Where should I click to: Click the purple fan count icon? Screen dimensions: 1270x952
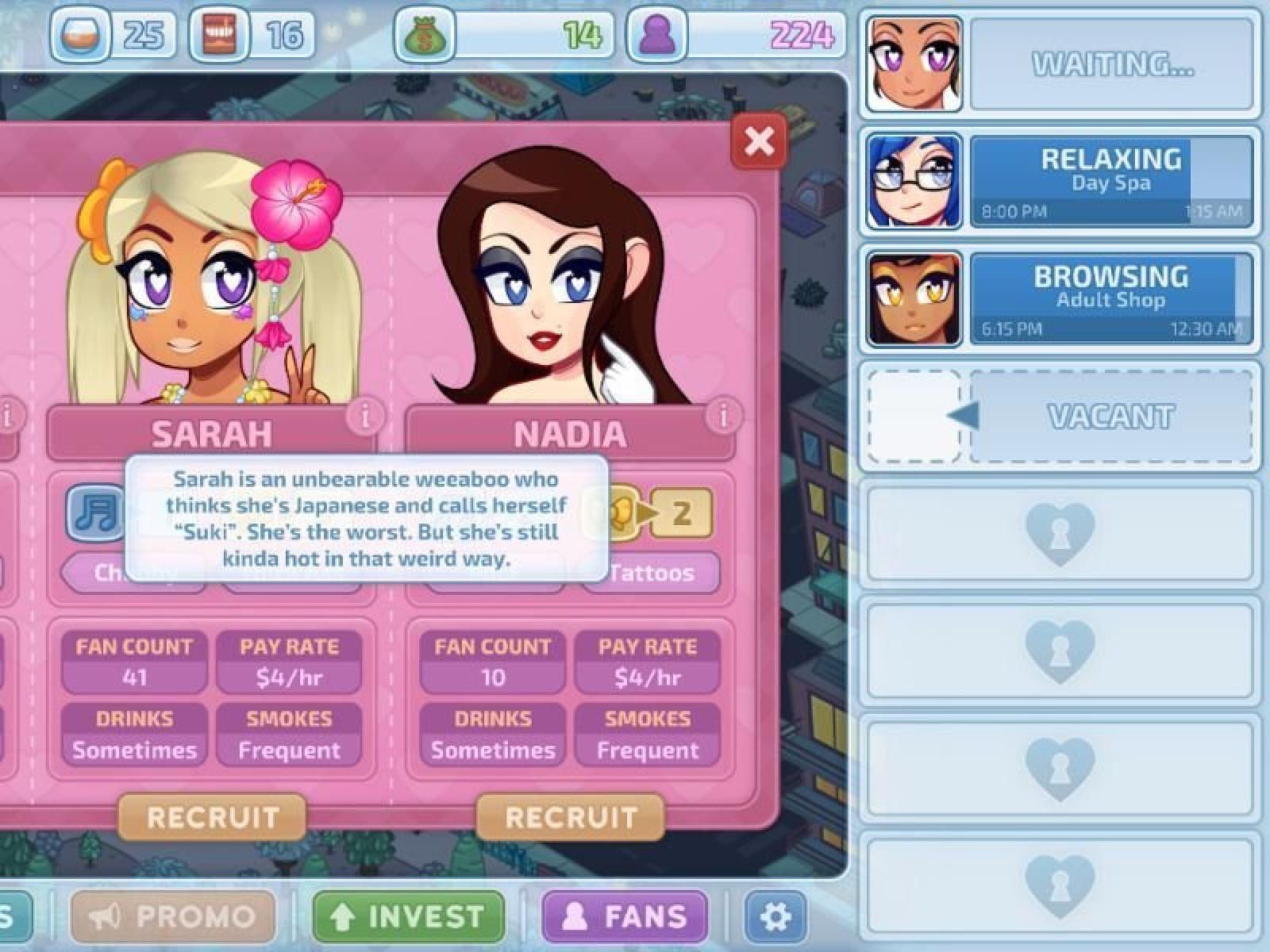click(657, 36)
